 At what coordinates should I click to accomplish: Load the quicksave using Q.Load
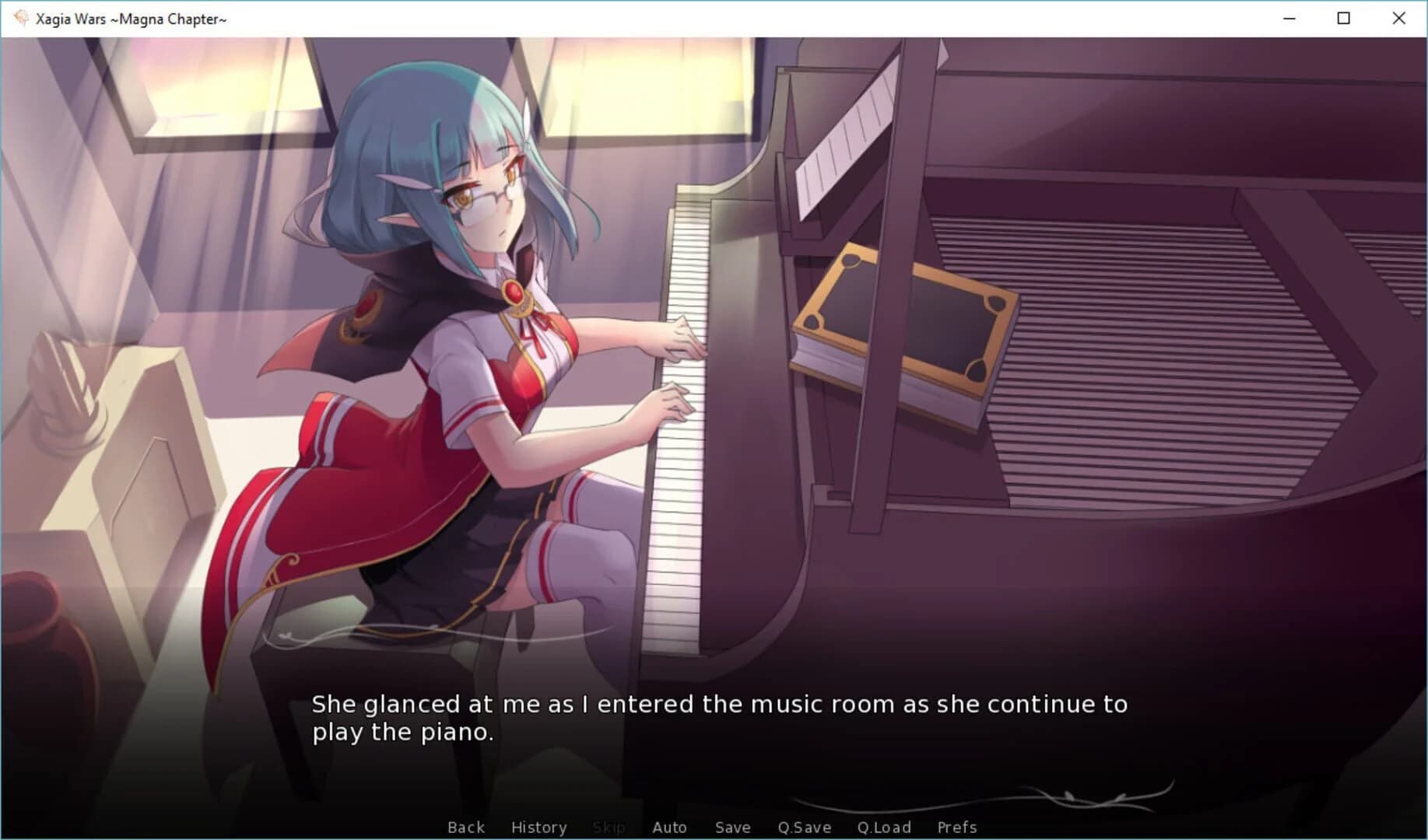click(885, 827)
